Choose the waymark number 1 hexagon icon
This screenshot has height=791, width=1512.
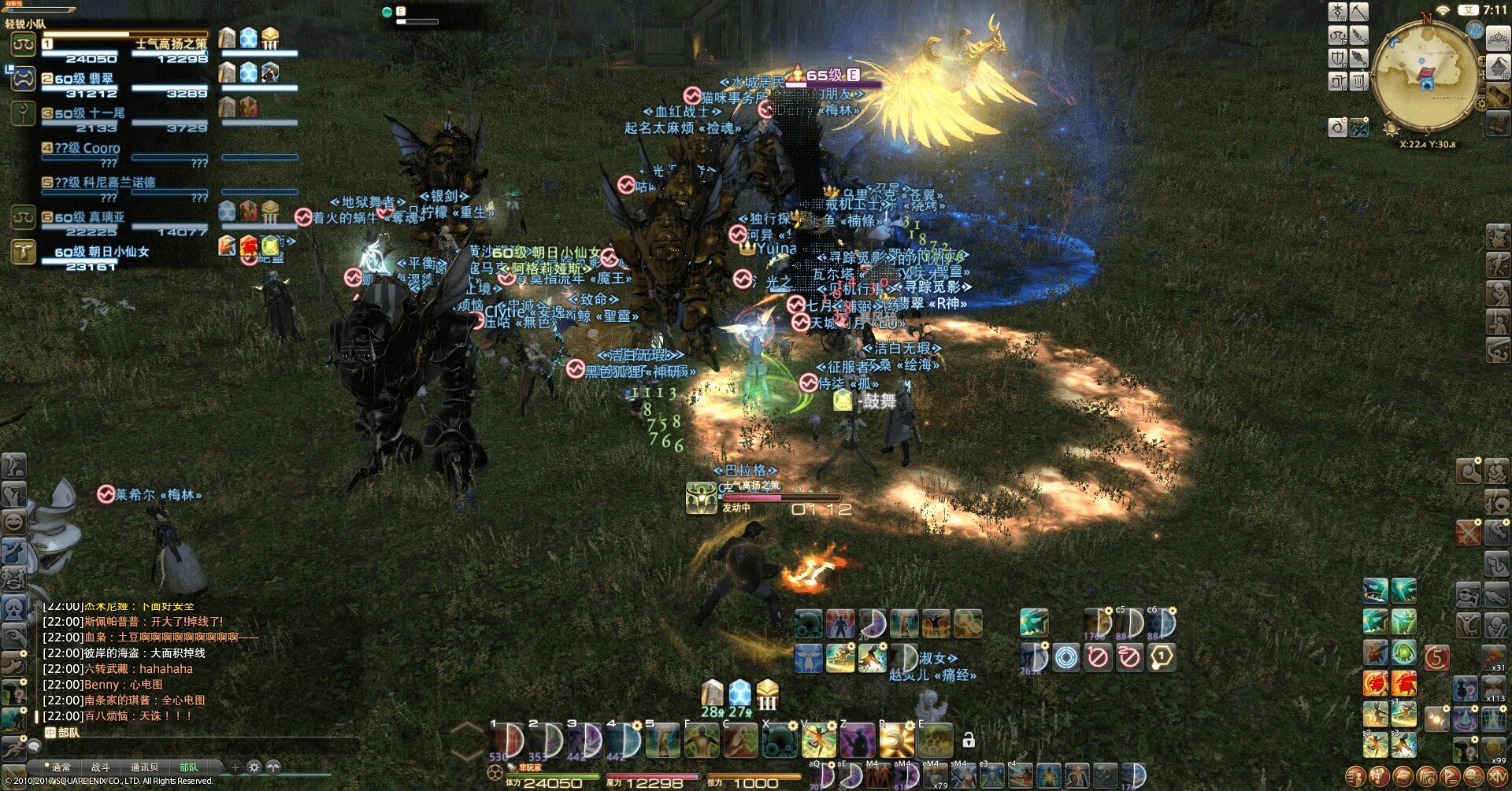1161,656
